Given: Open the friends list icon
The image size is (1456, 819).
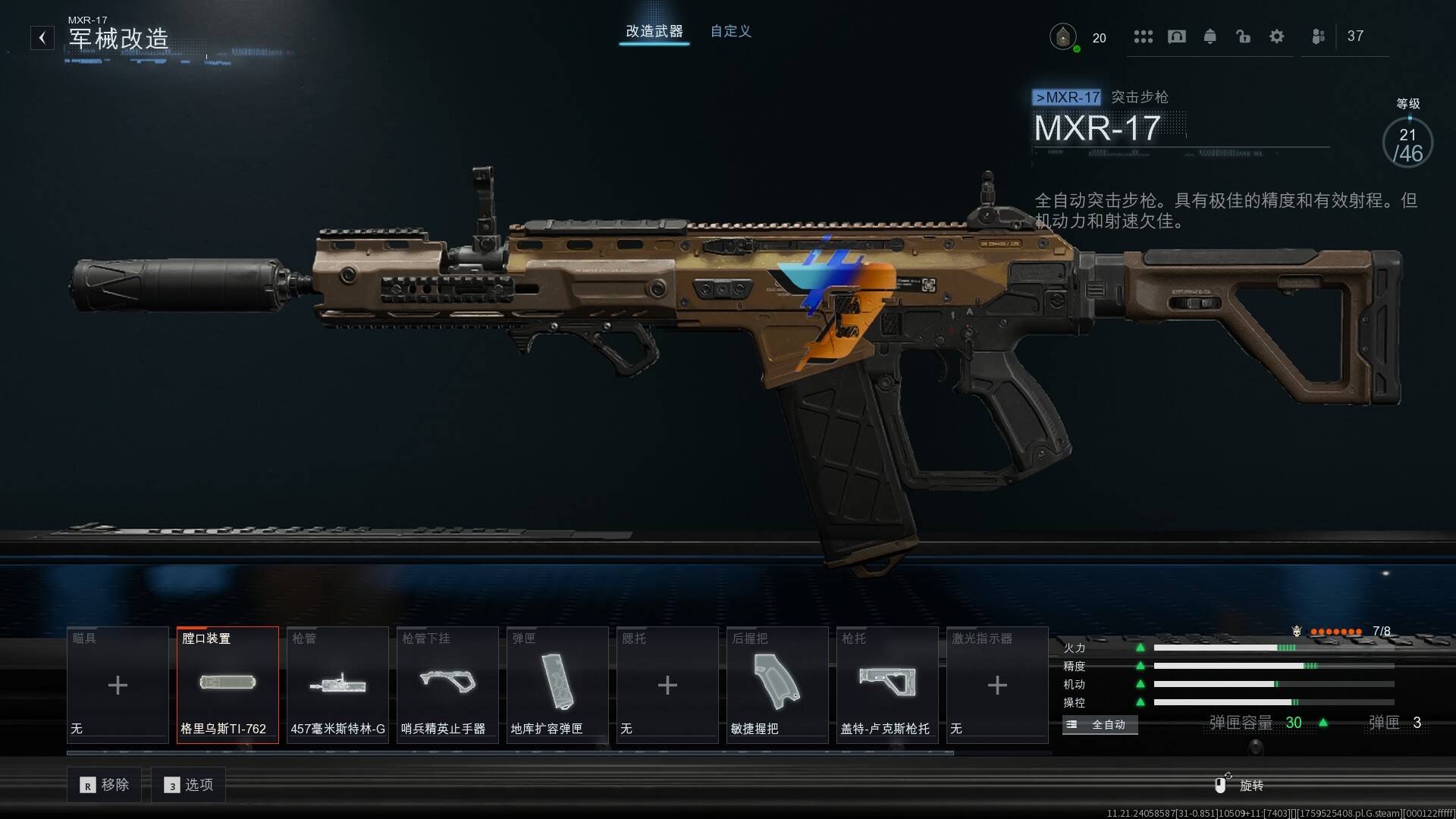Looking at the screenshot, I should [1319, 36].
